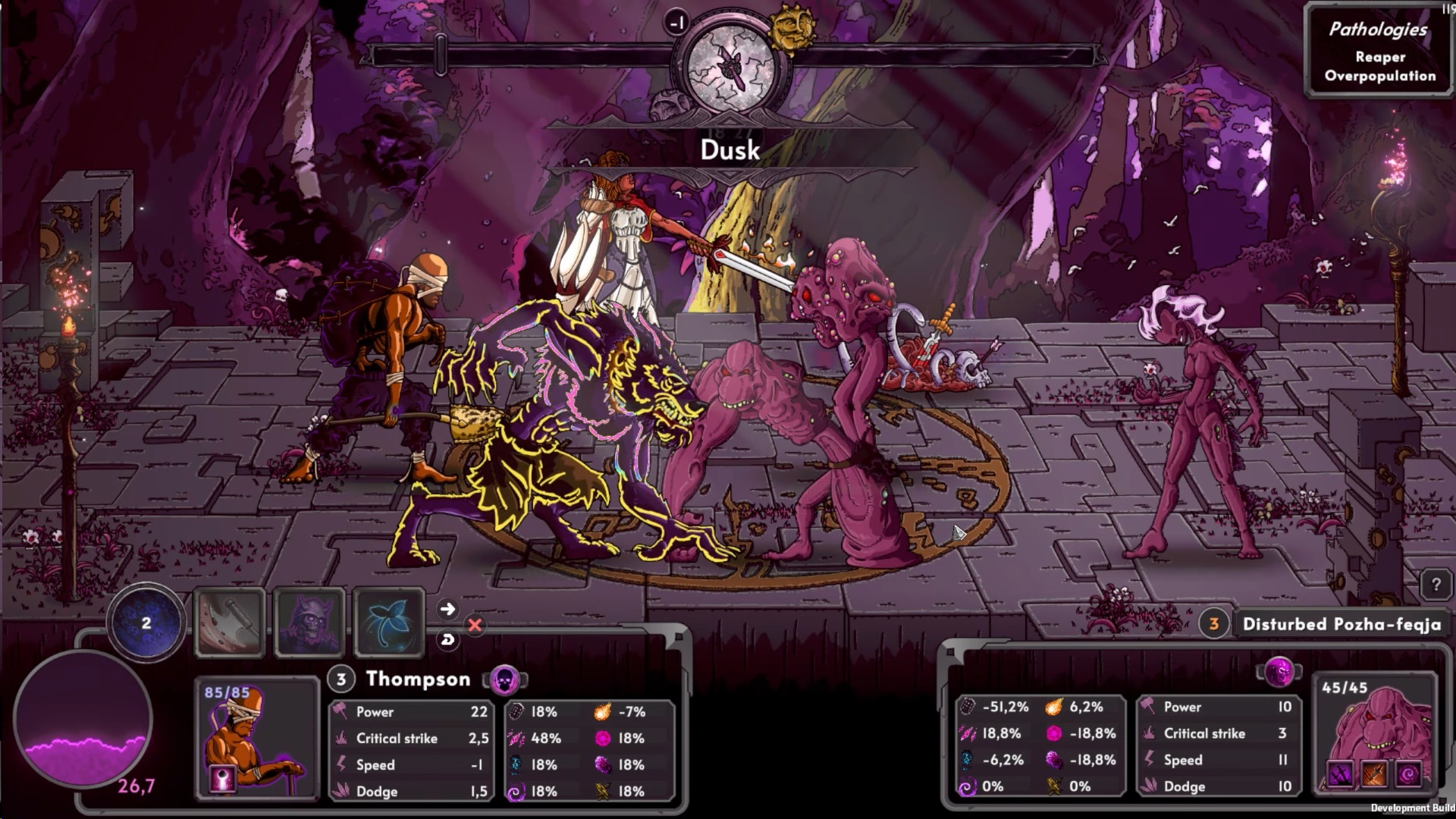The image size is (1456, 819).
Task: Click the Dusk moth clock dial
Action: coord(730,65)
